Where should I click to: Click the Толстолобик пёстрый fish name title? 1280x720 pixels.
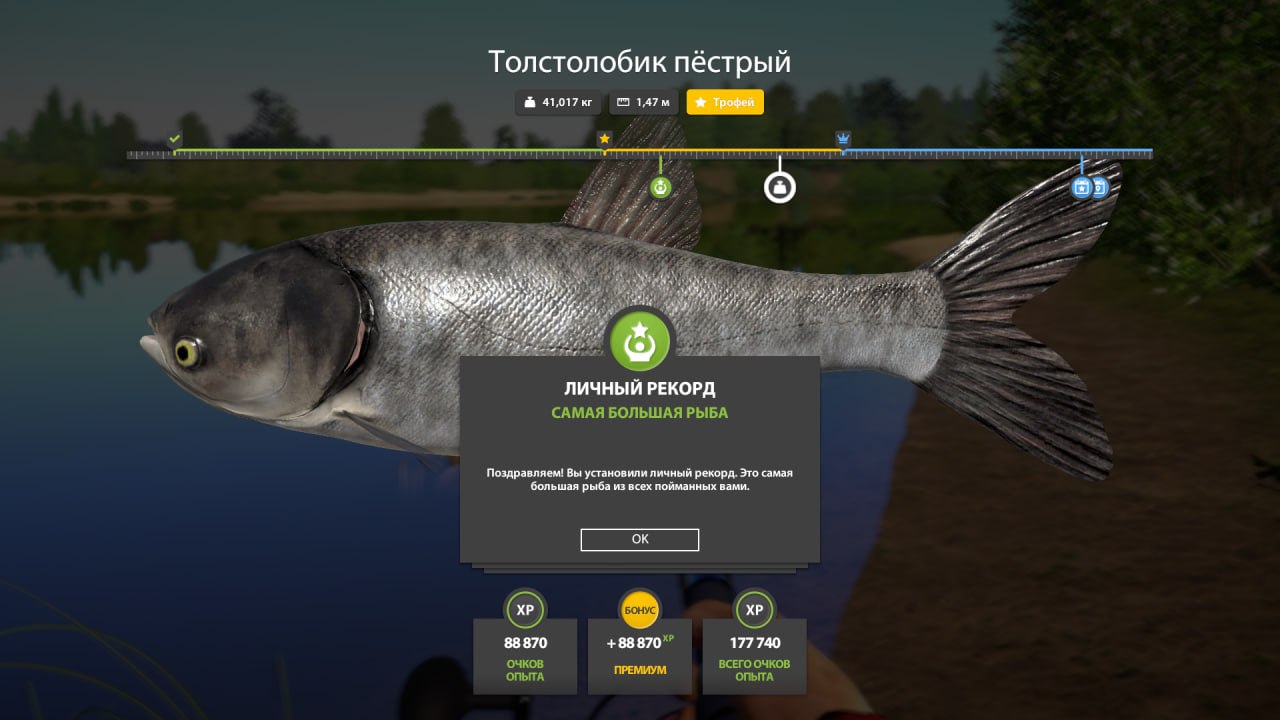(639, 61)
